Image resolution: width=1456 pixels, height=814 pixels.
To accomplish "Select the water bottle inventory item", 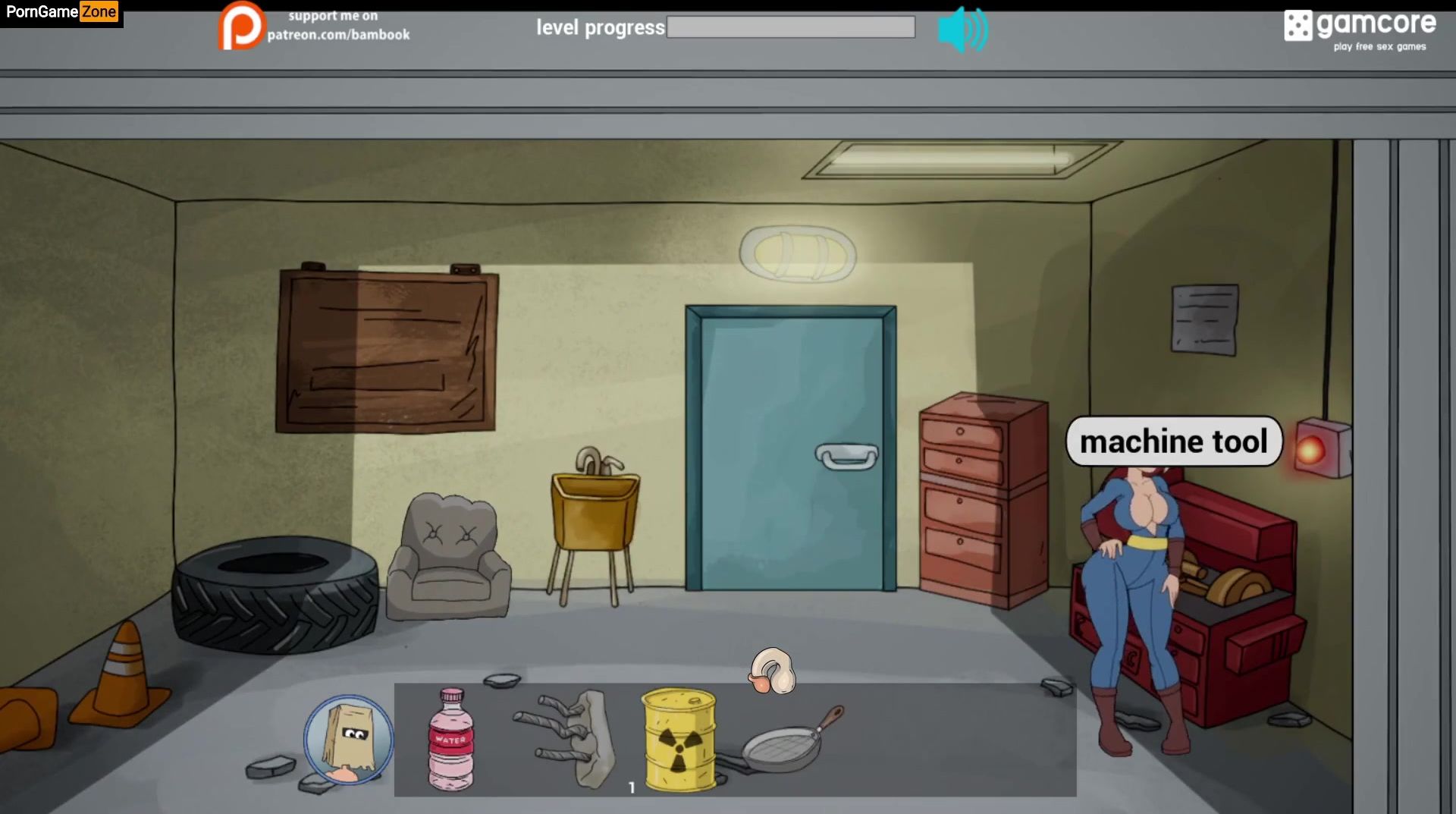I will pos(450,740).
